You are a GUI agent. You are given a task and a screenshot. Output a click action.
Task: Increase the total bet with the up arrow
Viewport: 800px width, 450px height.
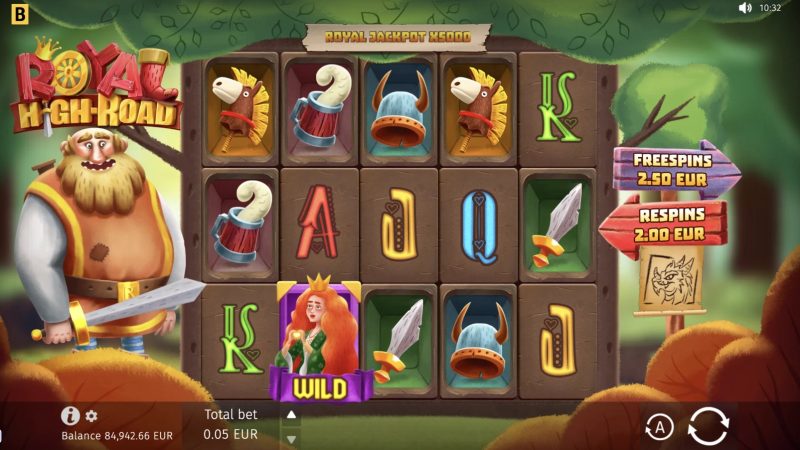(x=291, y=414)
